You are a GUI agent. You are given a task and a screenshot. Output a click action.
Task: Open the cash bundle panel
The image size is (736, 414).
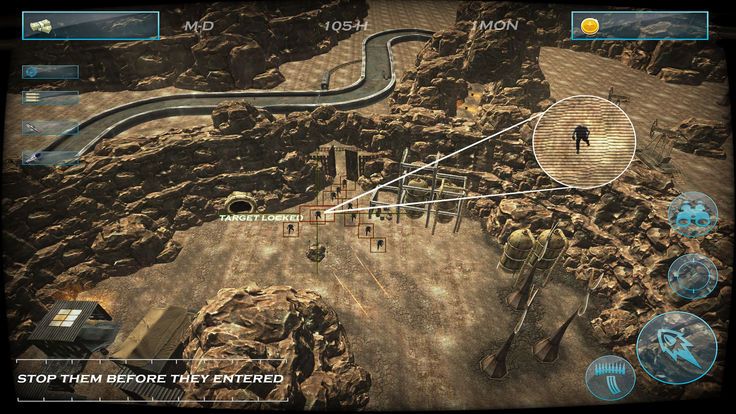click(91, 25)
